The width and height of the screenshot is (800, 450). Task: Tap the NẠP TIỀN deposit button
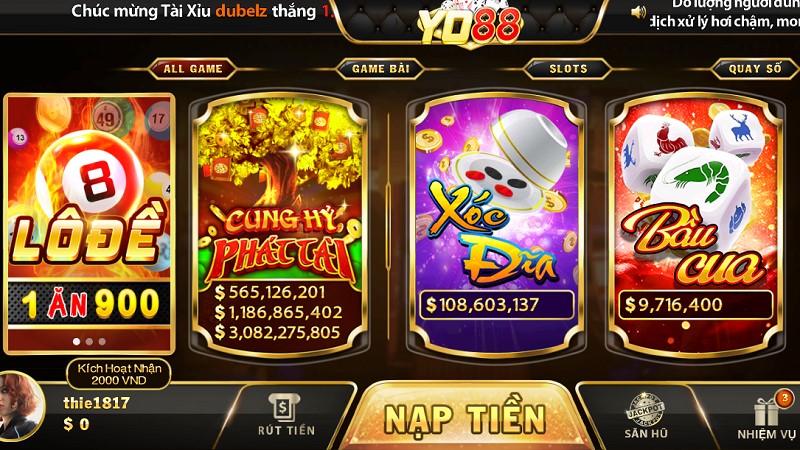click(465, 417)
